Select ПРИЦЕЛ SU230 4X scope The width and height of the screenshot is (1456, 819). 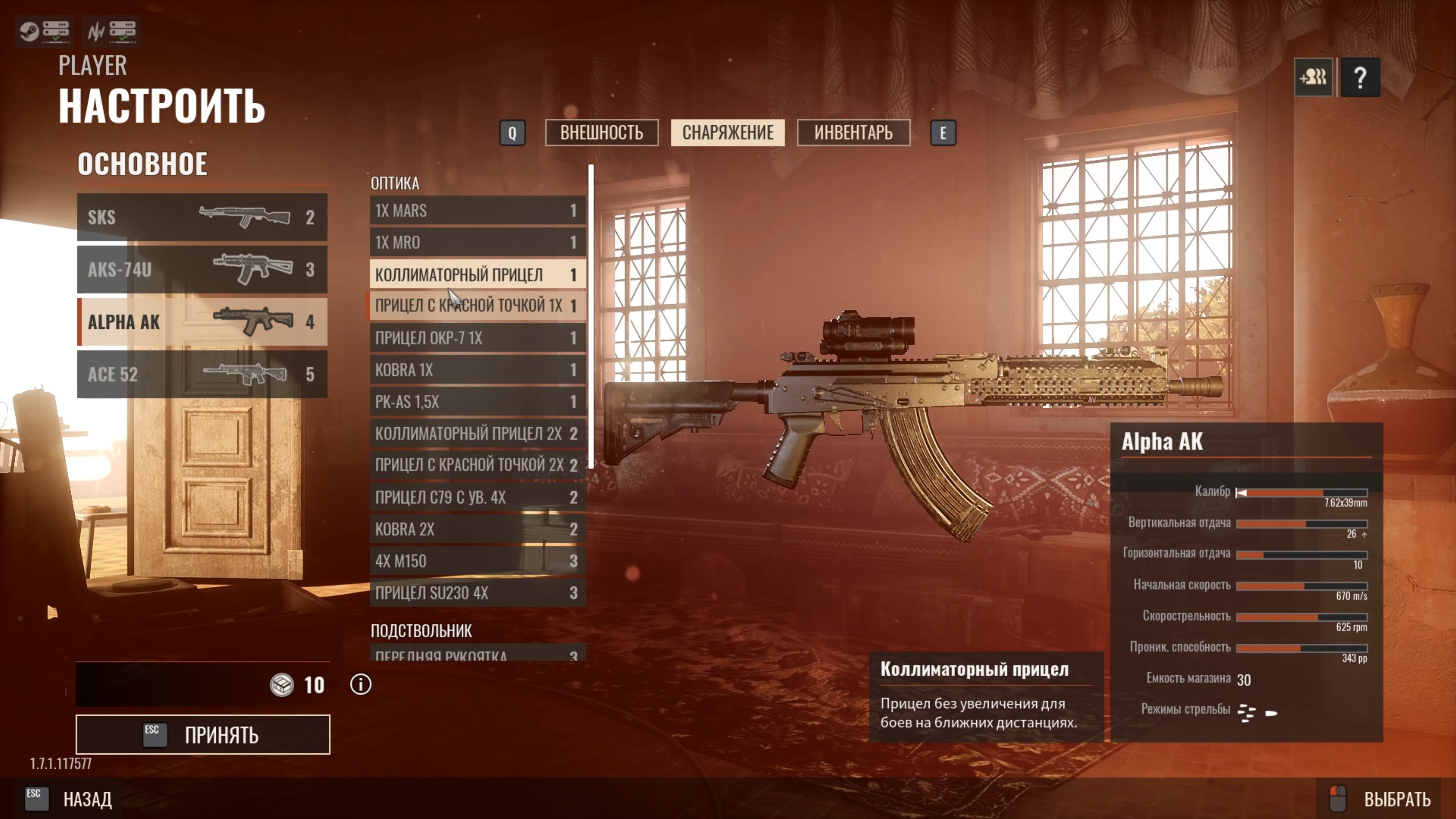(477, 593)
